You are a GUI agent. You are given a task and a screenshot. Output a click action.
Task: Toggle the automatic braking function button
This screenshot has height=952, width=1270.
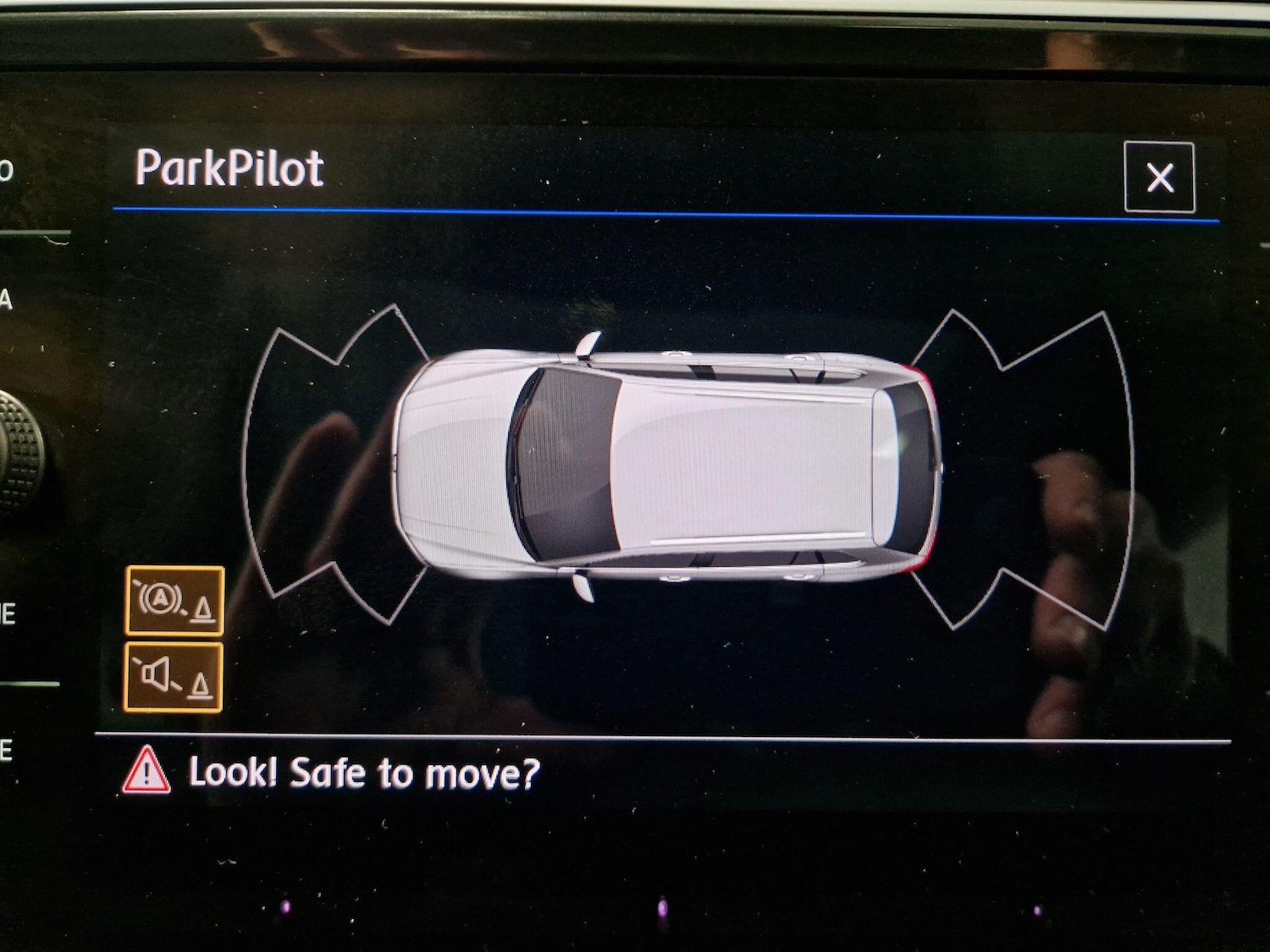174,601
